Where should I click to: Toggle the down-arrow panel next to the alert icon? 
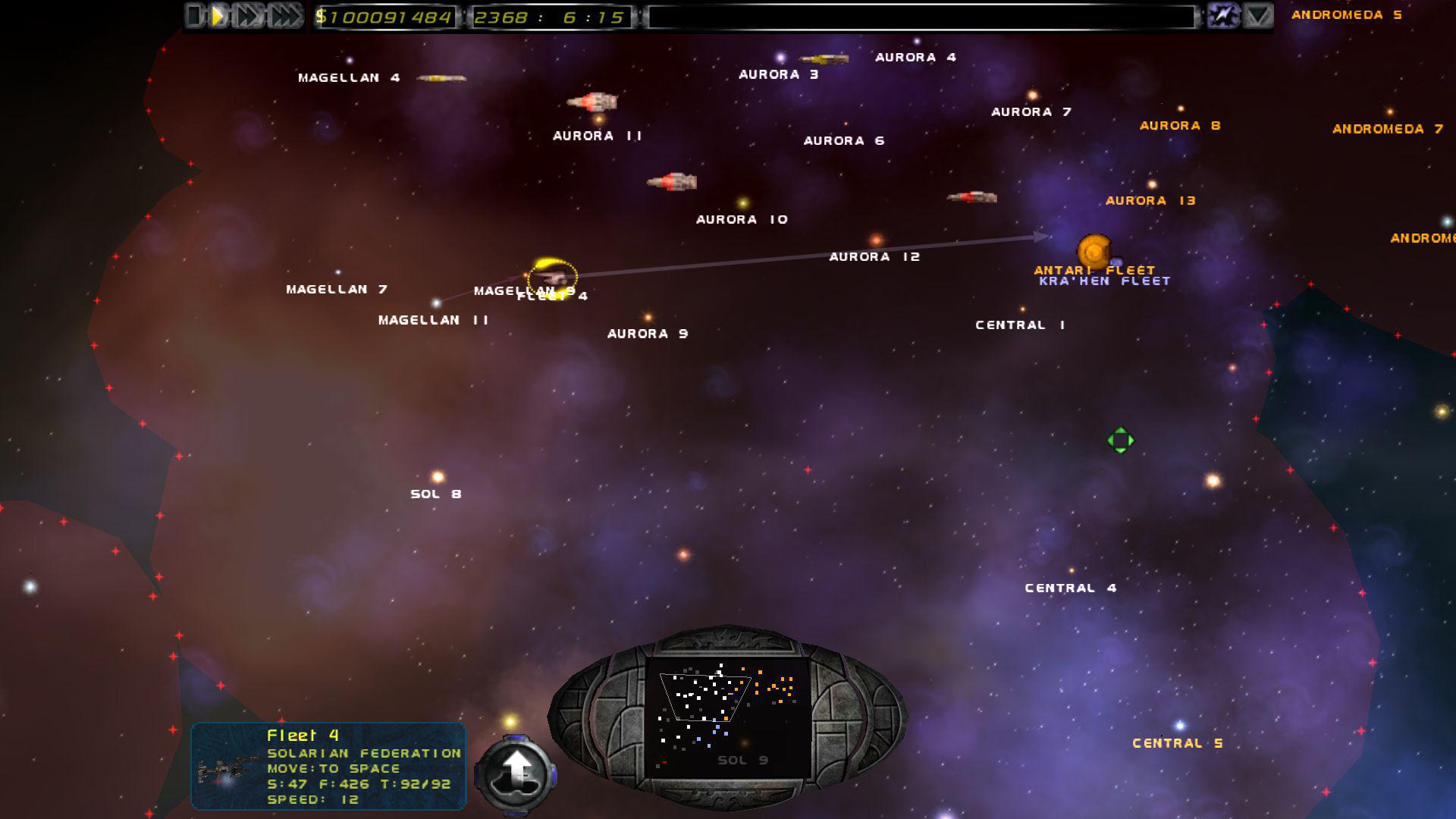[x=1258, y=14]
